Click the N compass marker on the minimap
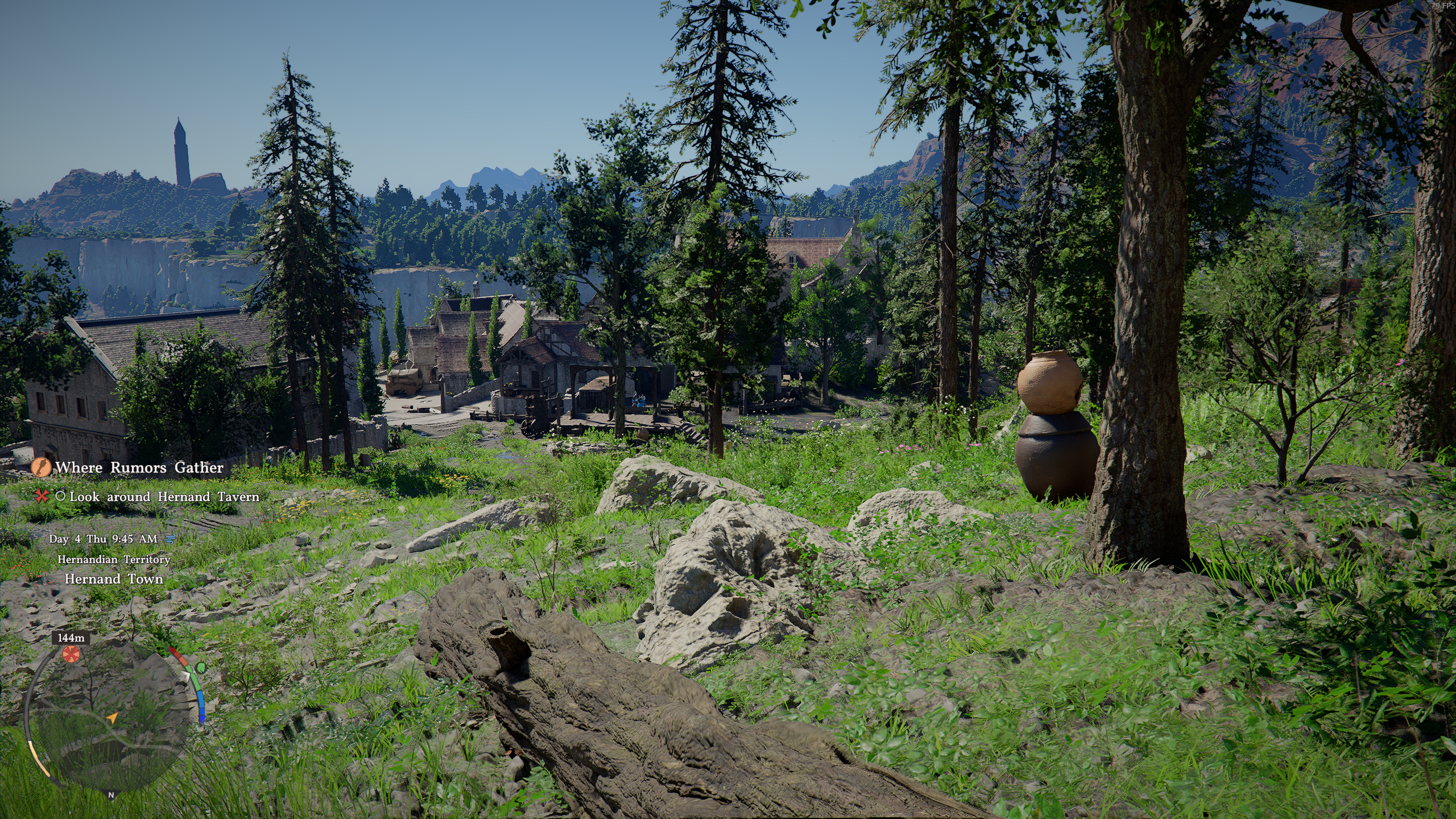This screenshot has width=1456, height=819. click(111, 795)
